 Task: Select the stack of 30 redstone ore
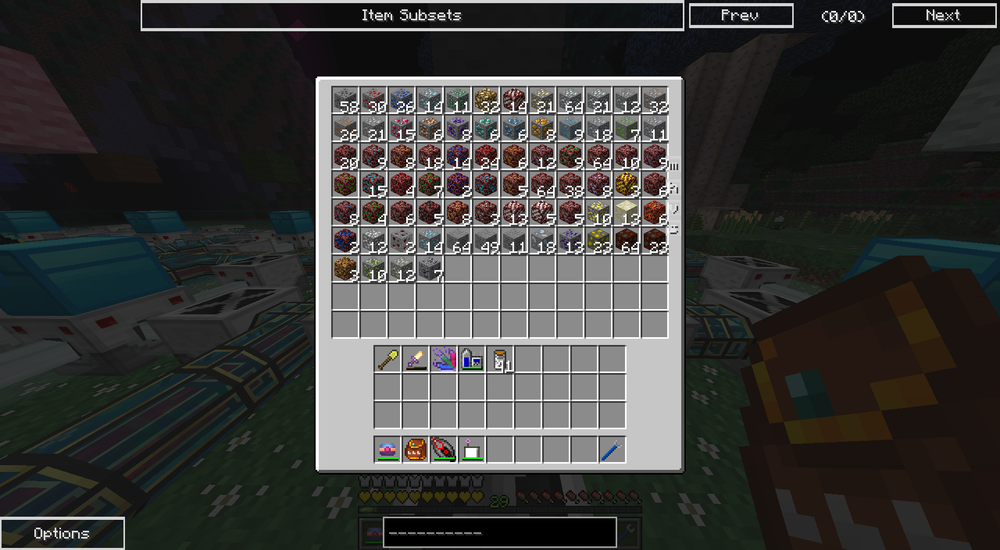coord(374,100)
